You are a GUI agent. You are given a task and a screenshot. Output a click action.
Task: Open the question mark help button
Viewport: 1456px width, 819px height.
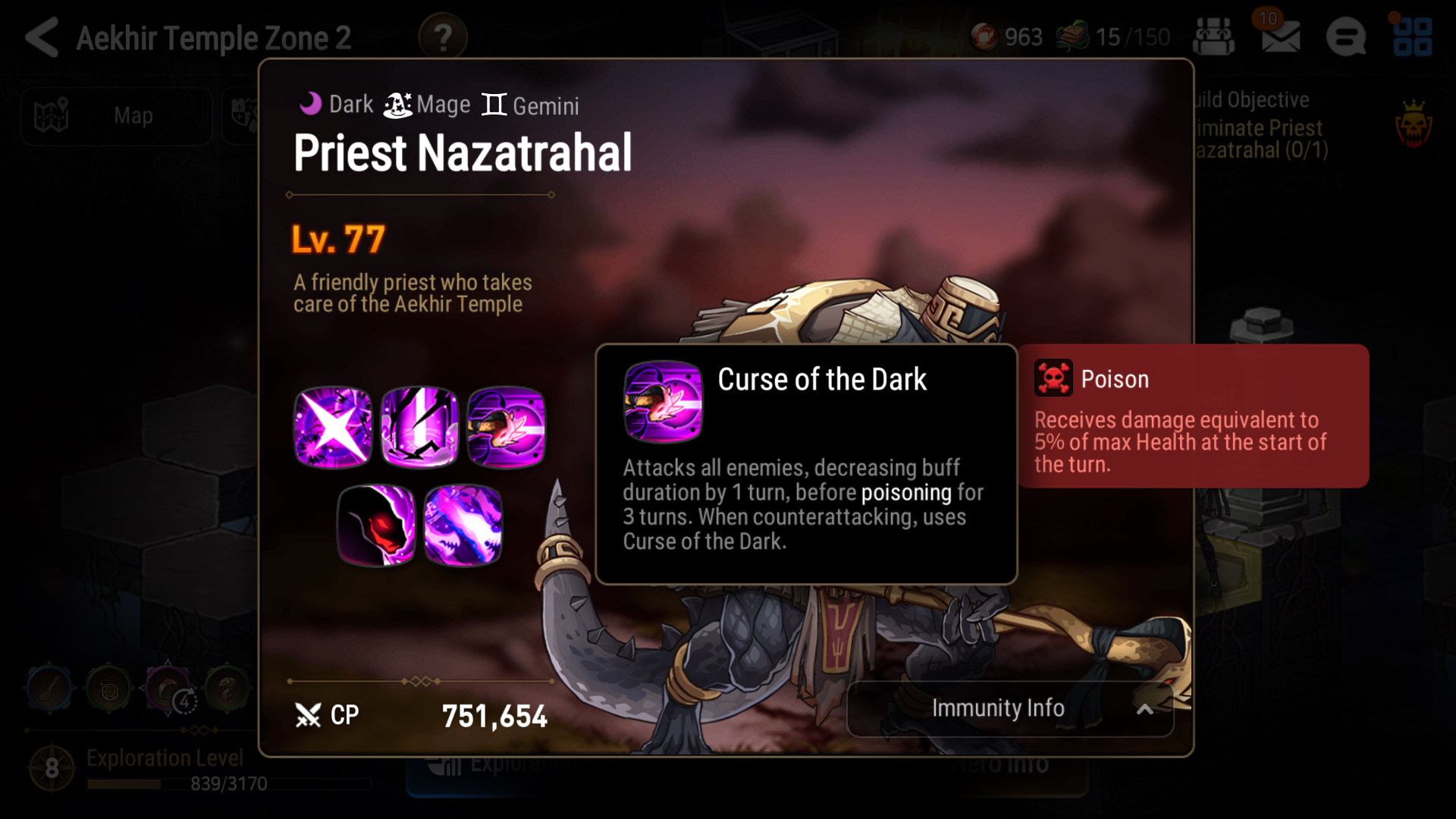[443, 37]
